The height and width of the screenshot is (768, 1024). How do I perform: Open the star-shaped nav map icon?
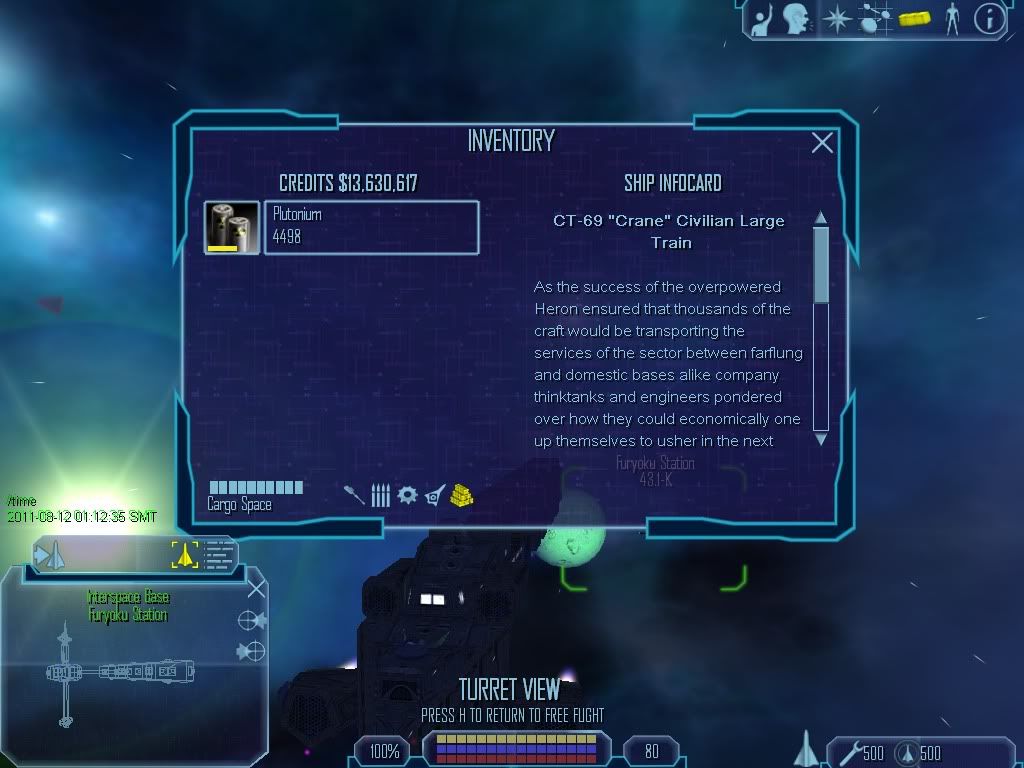[x=834, y=18]
